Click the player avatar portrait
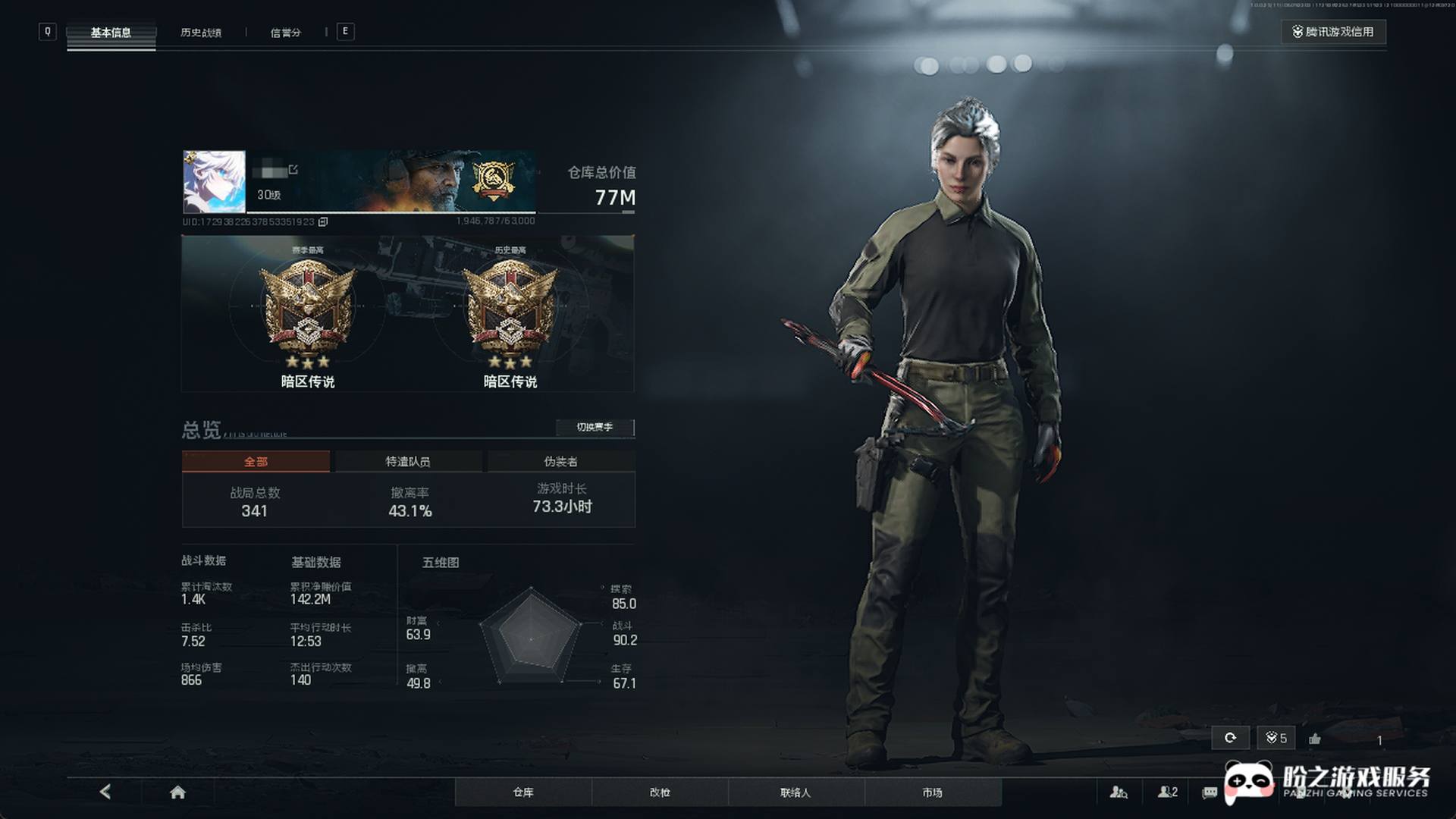1456x819 pixels. click(x=214, y=182)
